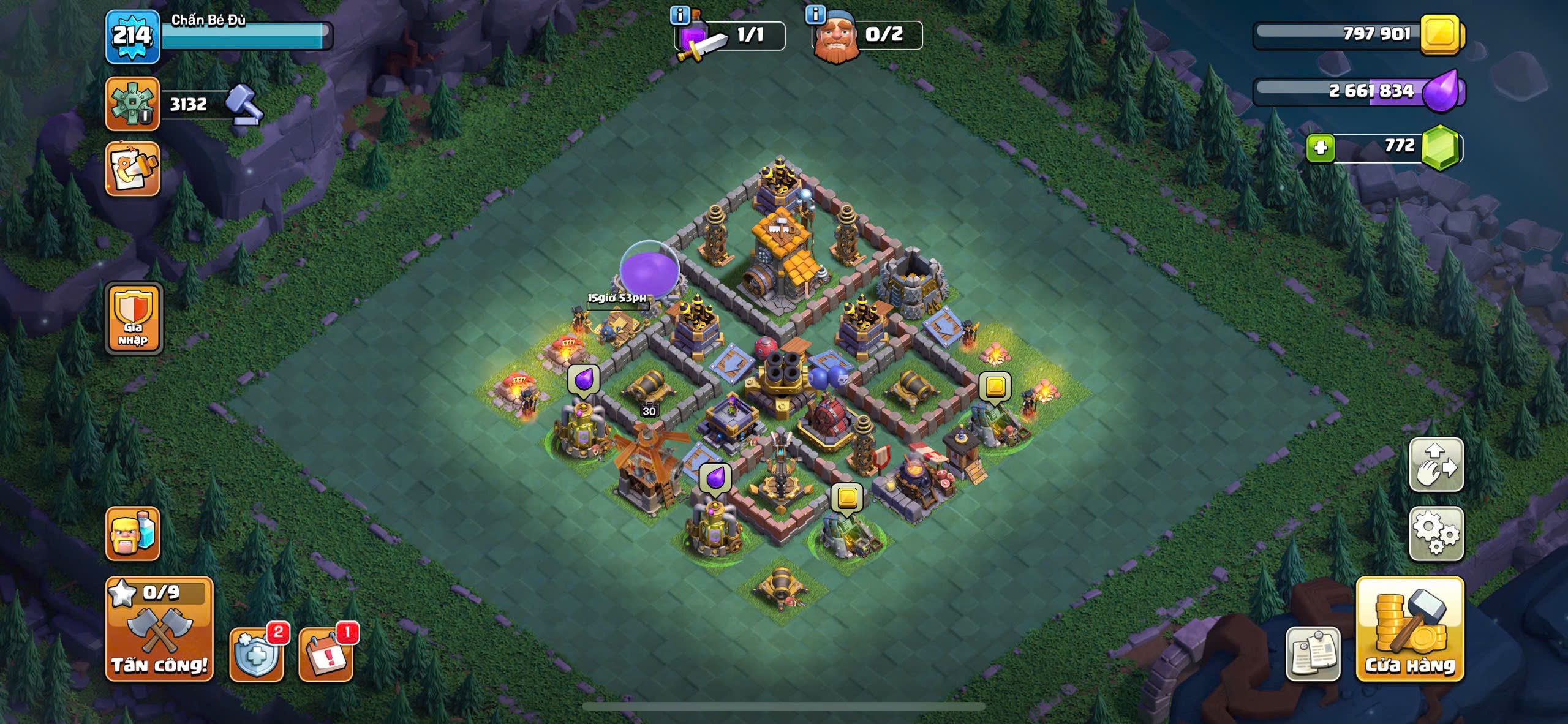The height and width of the screenshot is (724, 1568).
Task: Open the settings gears button
Action: pyautogui.click(x=1436, y=534)
